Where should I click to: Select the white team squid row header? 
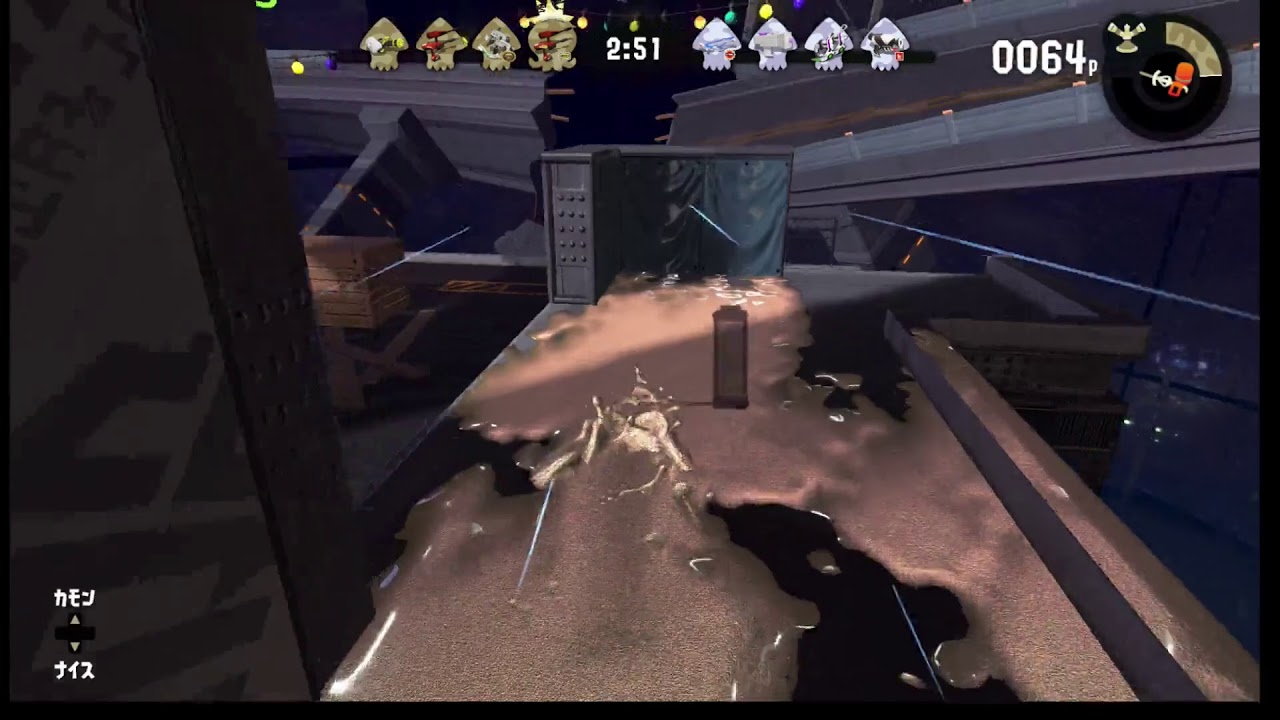click(x=800, y=46)
